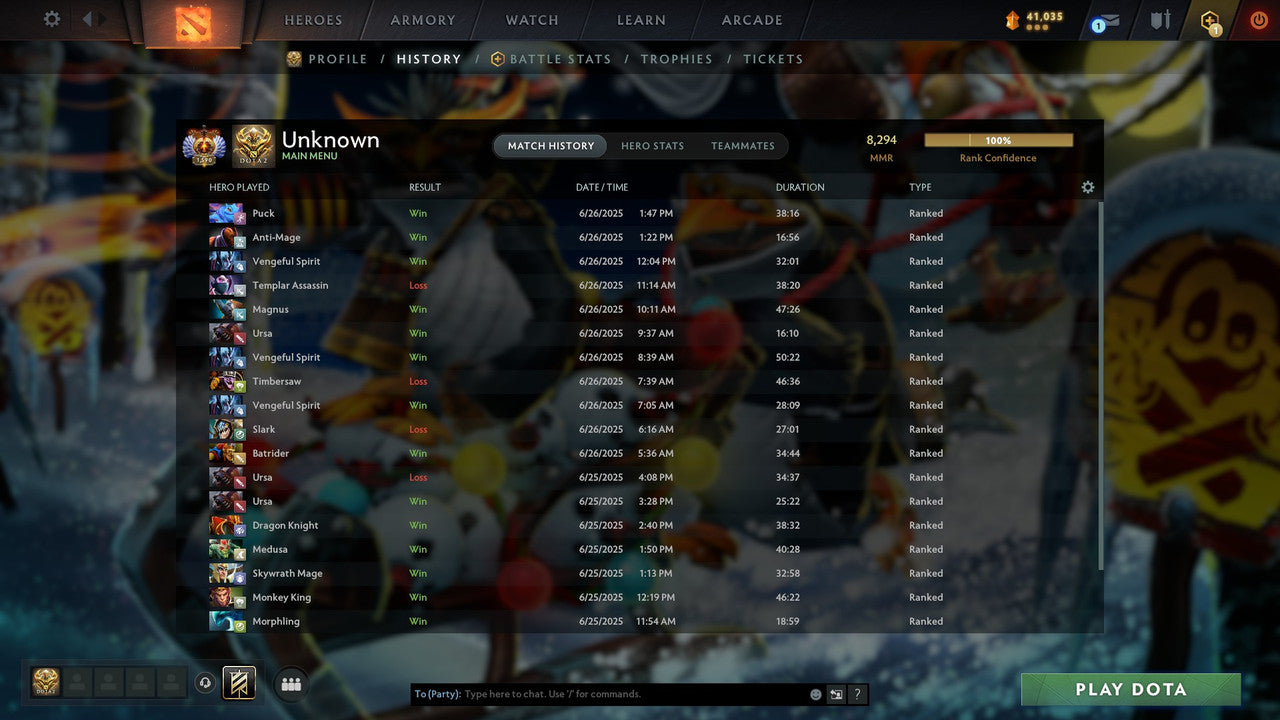Click the armory shield and sword icon
The width and height of the screenshot is (1280, 720).
[x=1160, y=17]
